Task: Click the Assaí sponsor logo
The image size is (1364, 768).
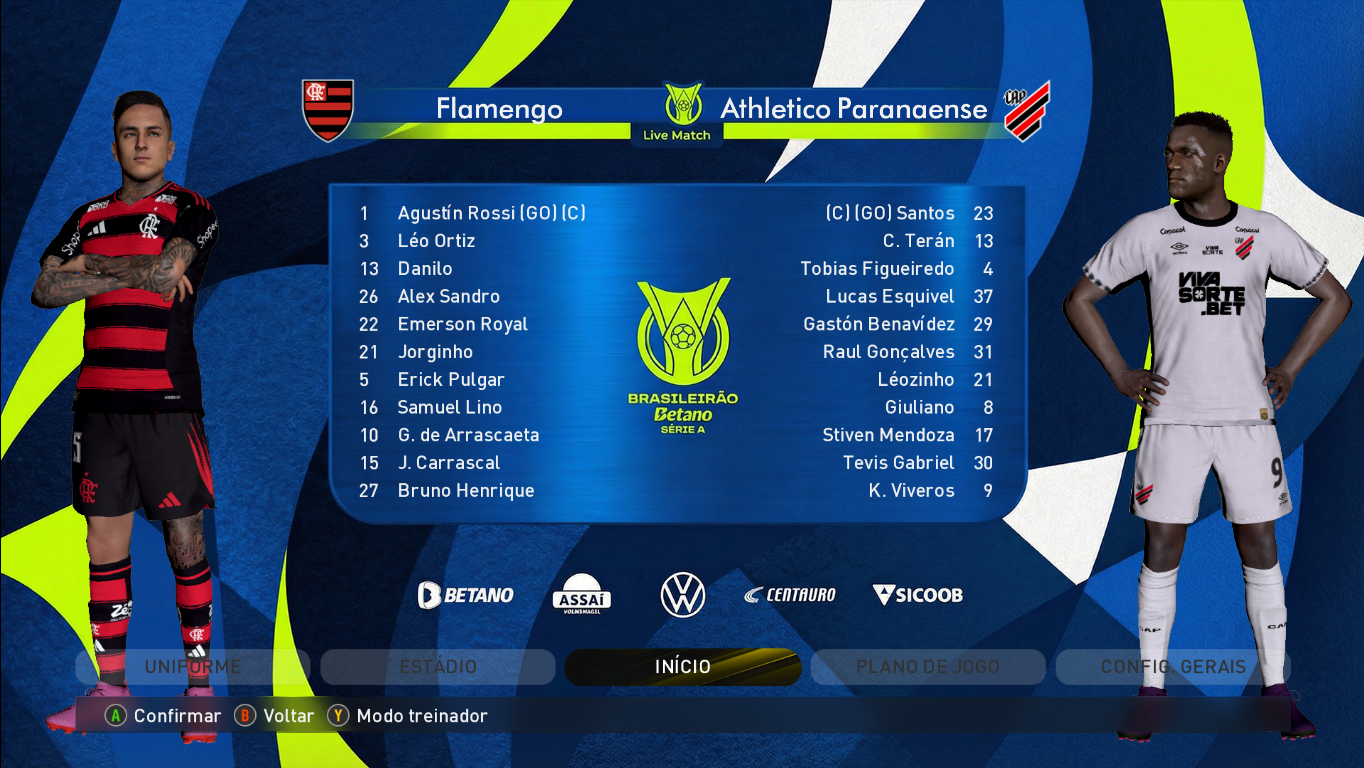Action: coord(583,594)
